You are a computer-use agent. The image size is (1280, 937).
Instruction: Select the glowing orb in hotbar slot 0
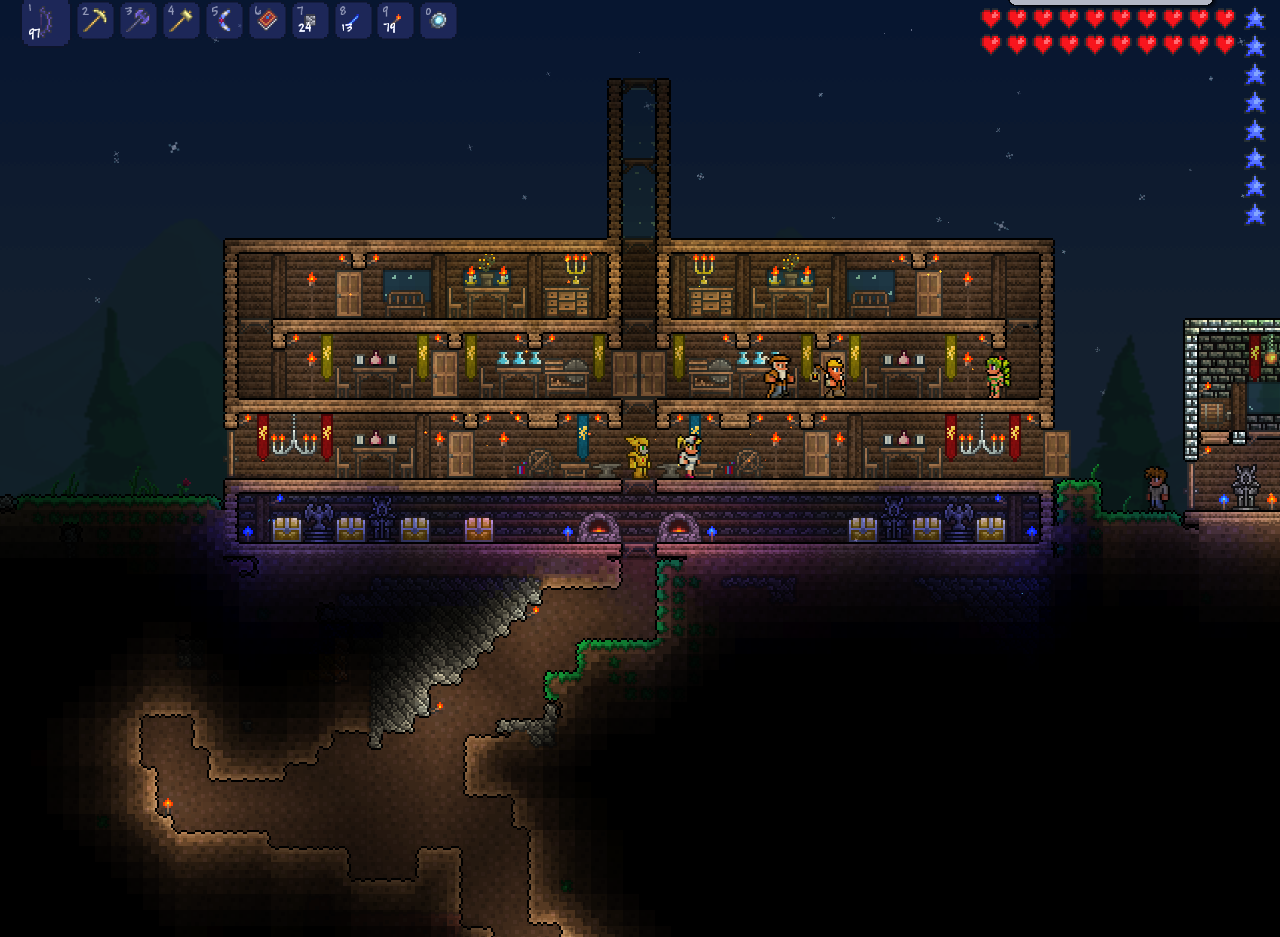point(438,20)
